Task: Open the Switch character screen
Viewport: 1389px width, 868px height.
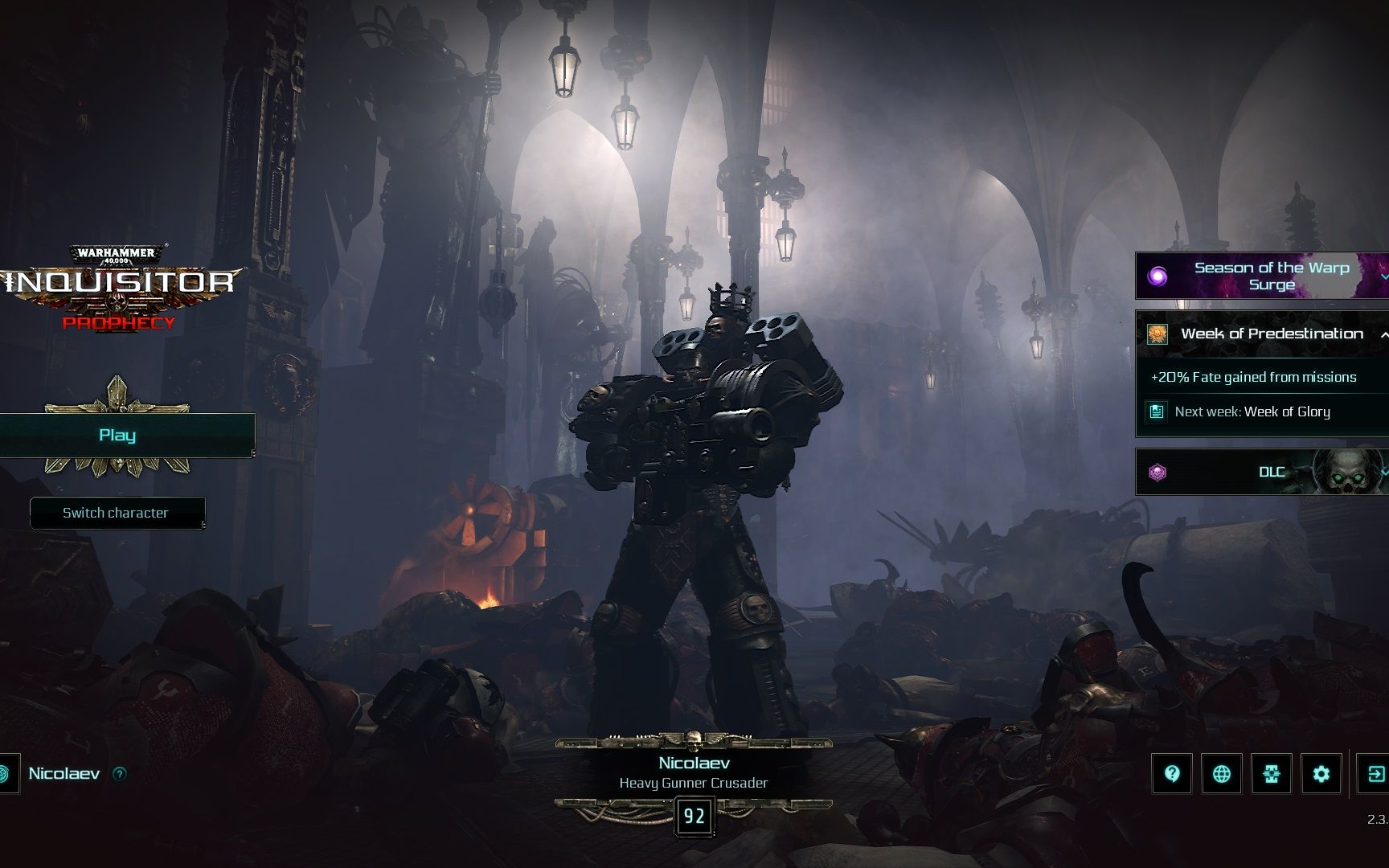Action: (117, 513)
